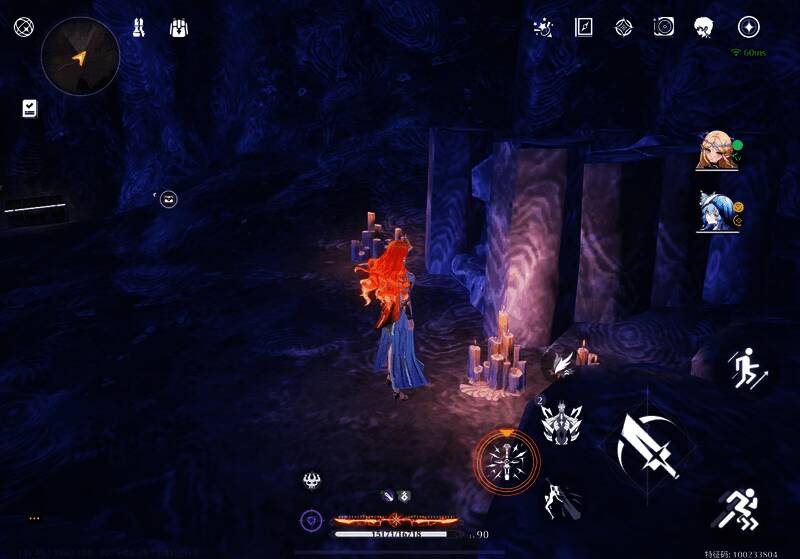Switch to the blonde party member
Image resolution: width=800 pixels, height=559 pixels.
tap(715, 151)
